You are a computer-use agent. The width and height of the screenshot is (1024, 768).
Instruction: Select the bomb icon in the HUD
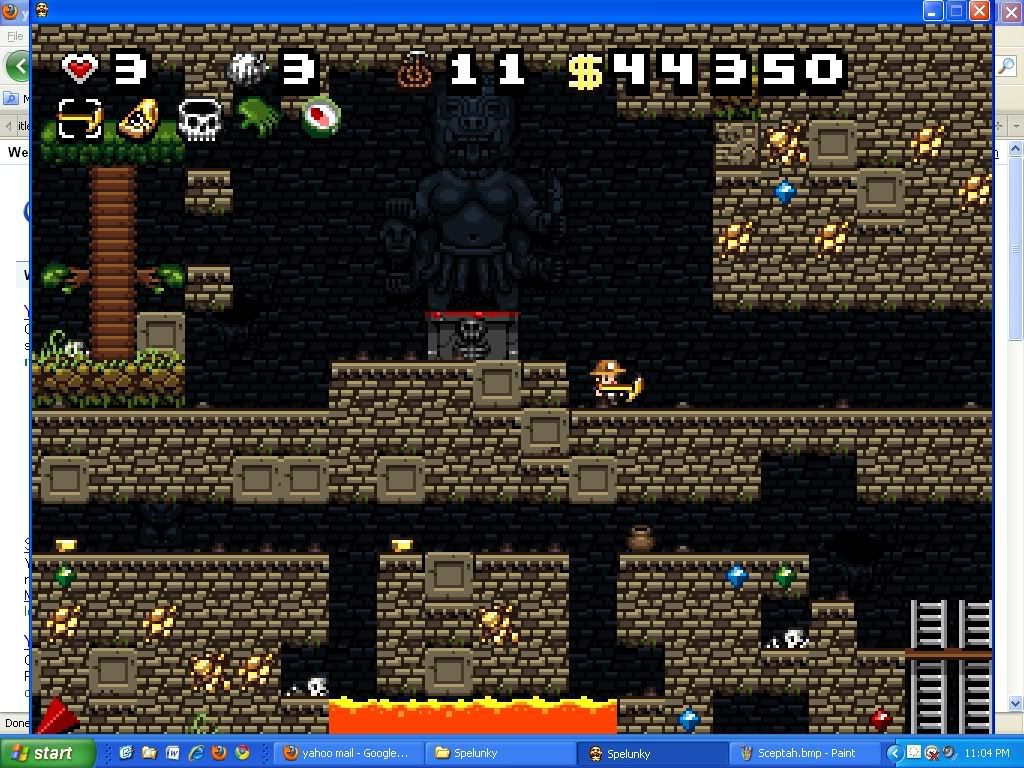click(246, 69)
